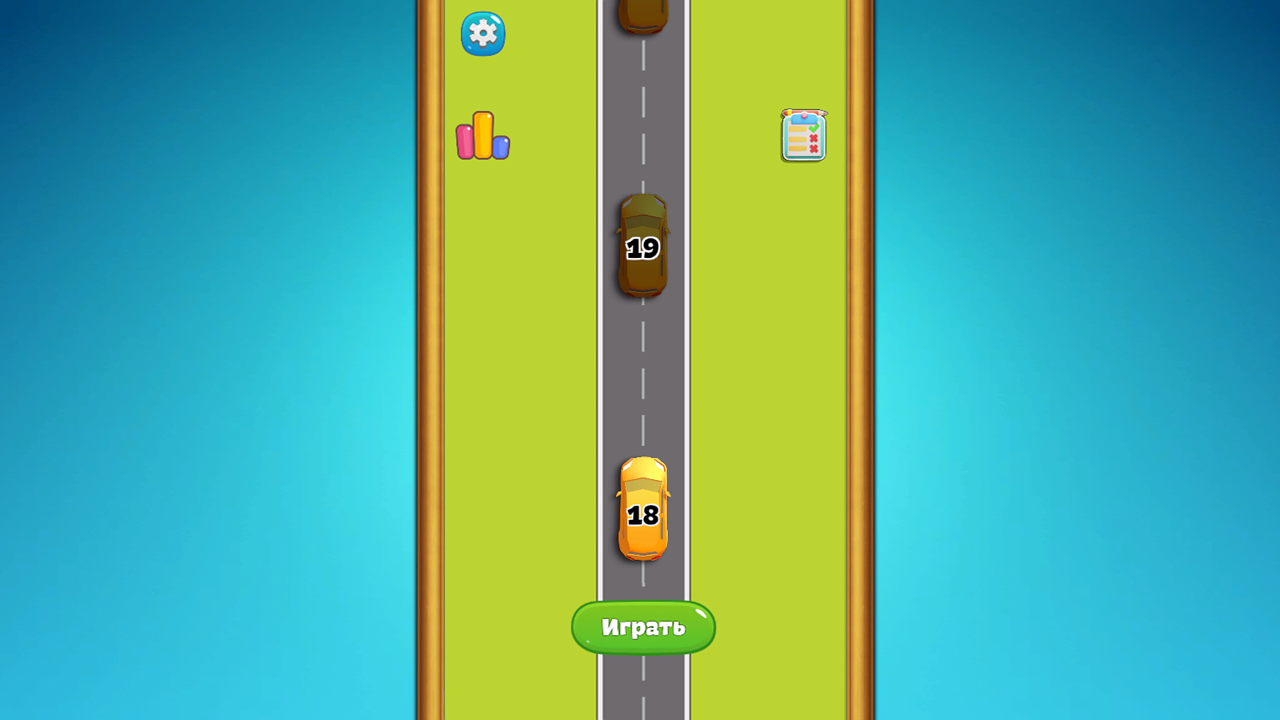Click the road just below the Играть button

[643, 690]
